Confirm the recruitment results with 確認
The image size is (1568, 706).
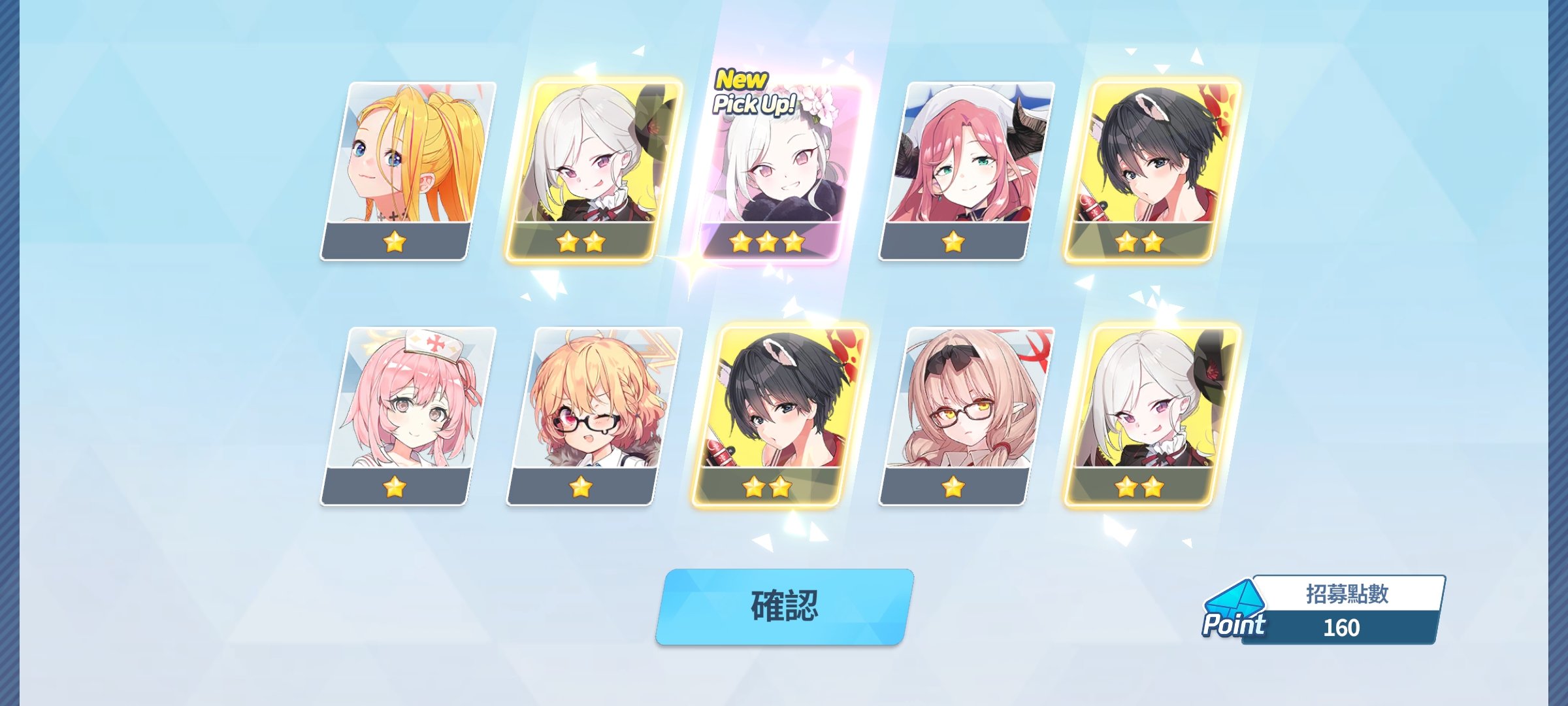click(784, 606)
